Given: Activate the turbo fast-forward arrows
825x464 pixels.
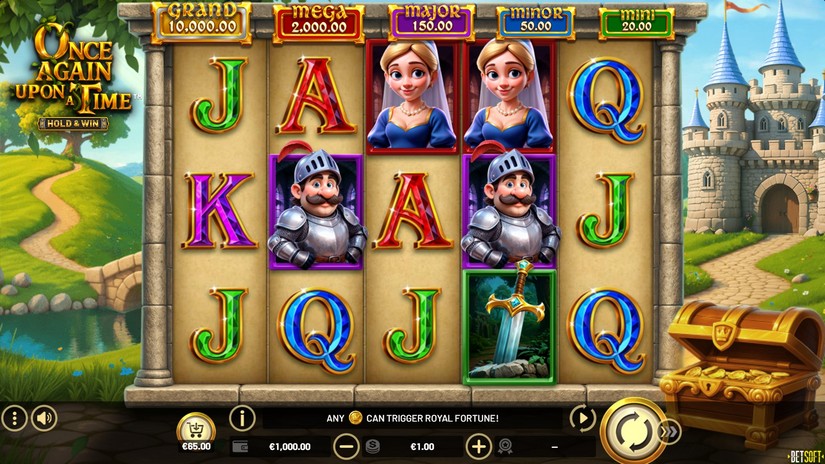Looking at the screenshot, I should 671,432.
